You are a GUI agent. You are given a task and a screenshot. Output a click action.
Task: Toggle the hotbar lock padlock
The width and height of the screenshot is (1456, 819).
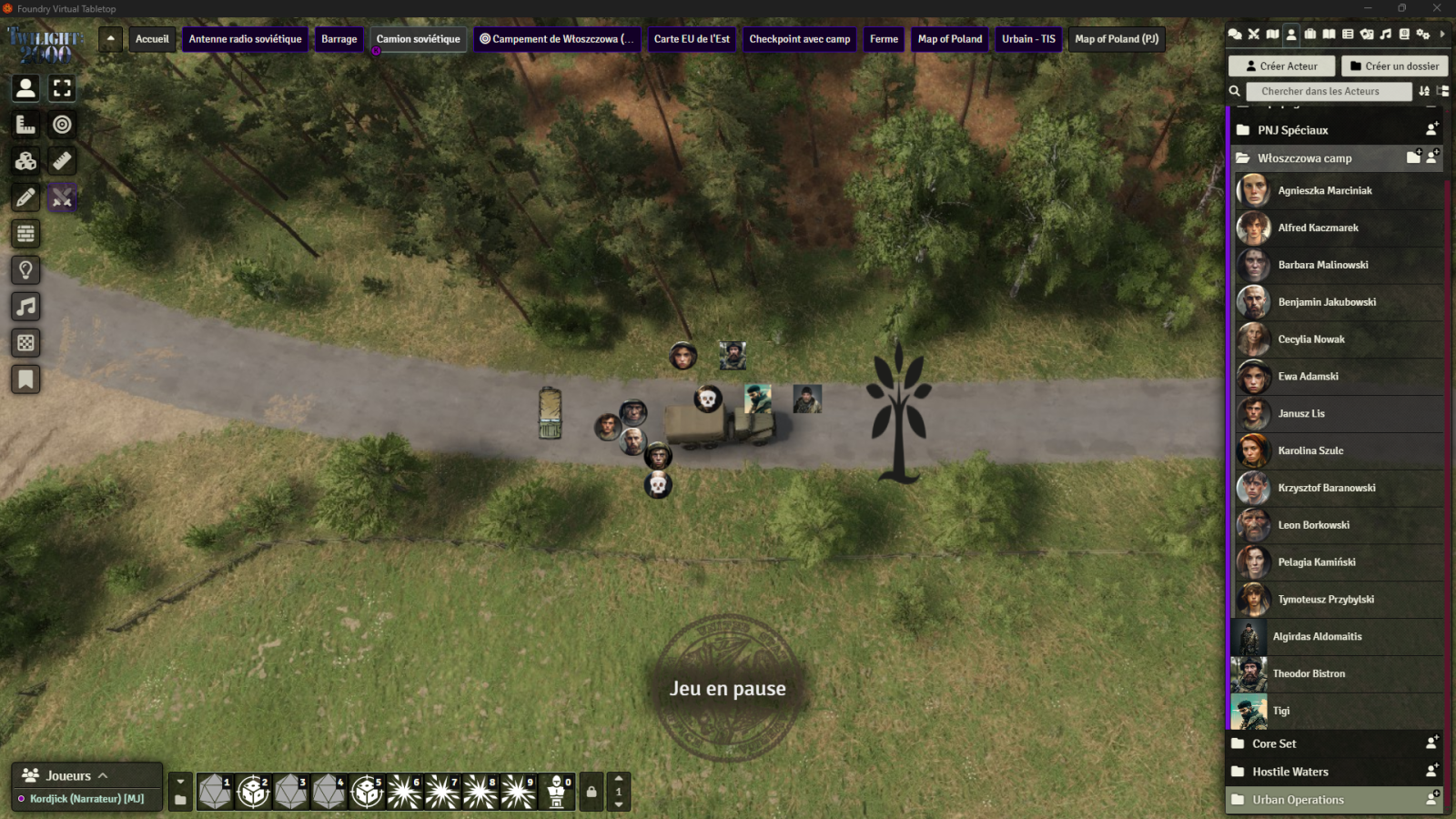pos(591,792)
